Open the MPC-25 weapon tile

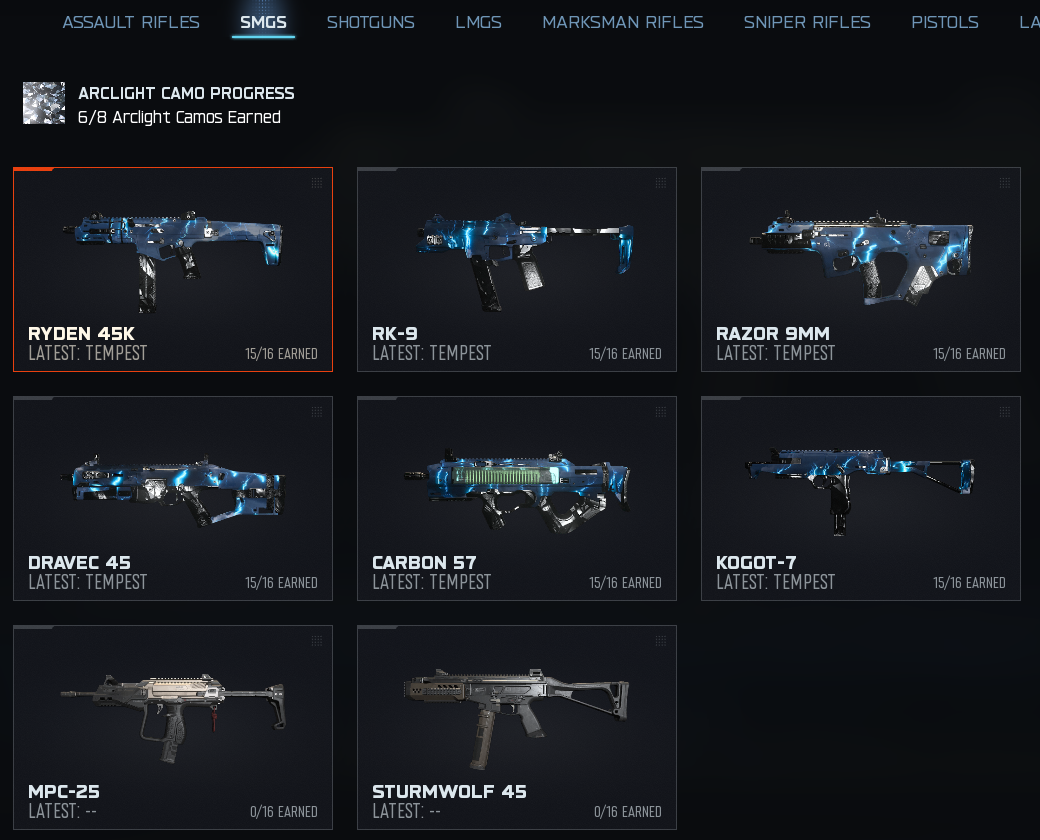pos(173,727)
